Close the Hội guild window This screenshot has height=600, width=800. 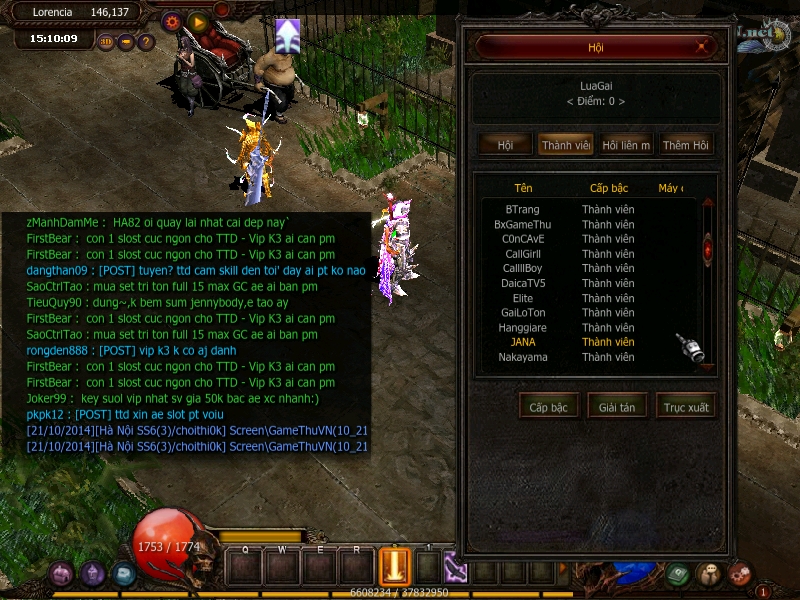703,47
